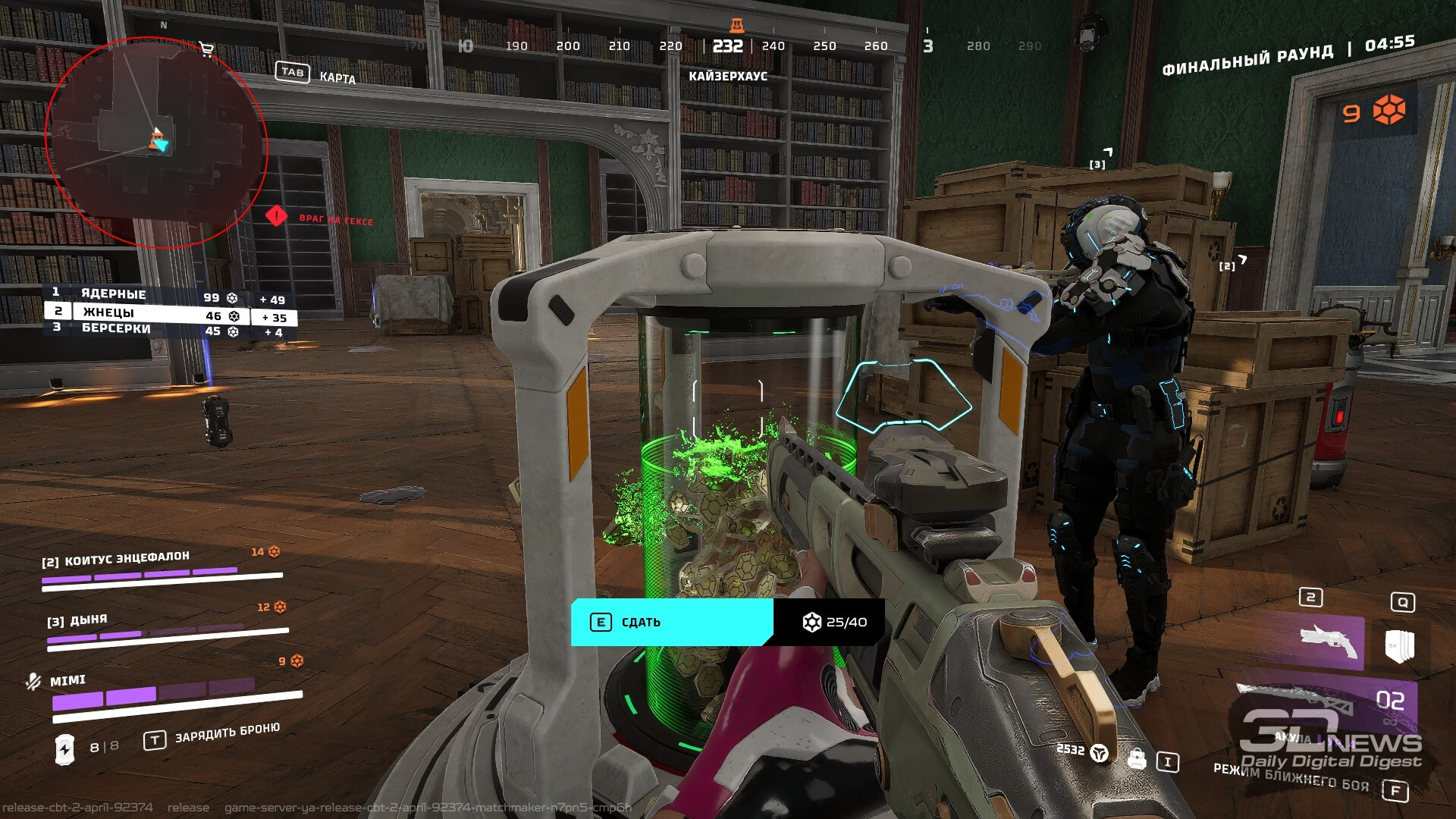This screenshot has width=1456, height=819.
Task: Click the orange compass objective marker
Action: (x=736, y=26)
